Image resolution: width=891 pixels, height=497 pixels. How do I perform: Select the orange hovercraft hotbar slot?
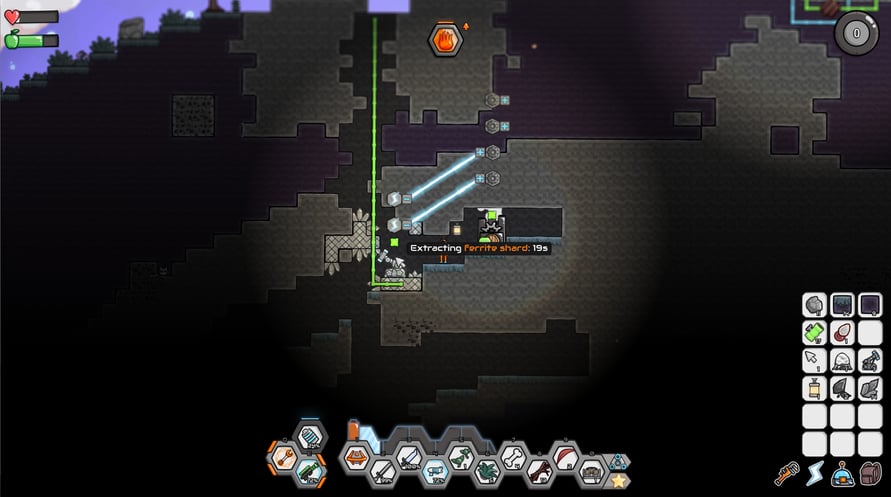pos(356,457)
